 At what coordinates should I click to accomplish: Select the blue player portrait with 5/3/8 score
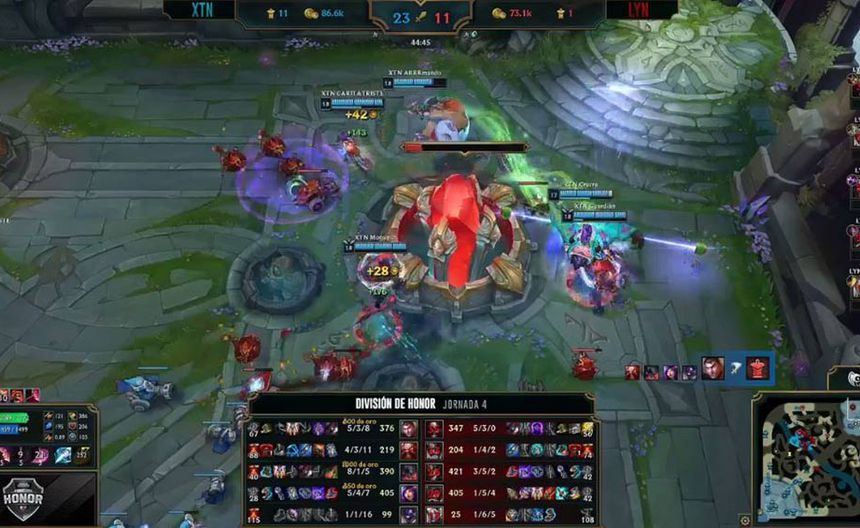(x=409, y=429)
